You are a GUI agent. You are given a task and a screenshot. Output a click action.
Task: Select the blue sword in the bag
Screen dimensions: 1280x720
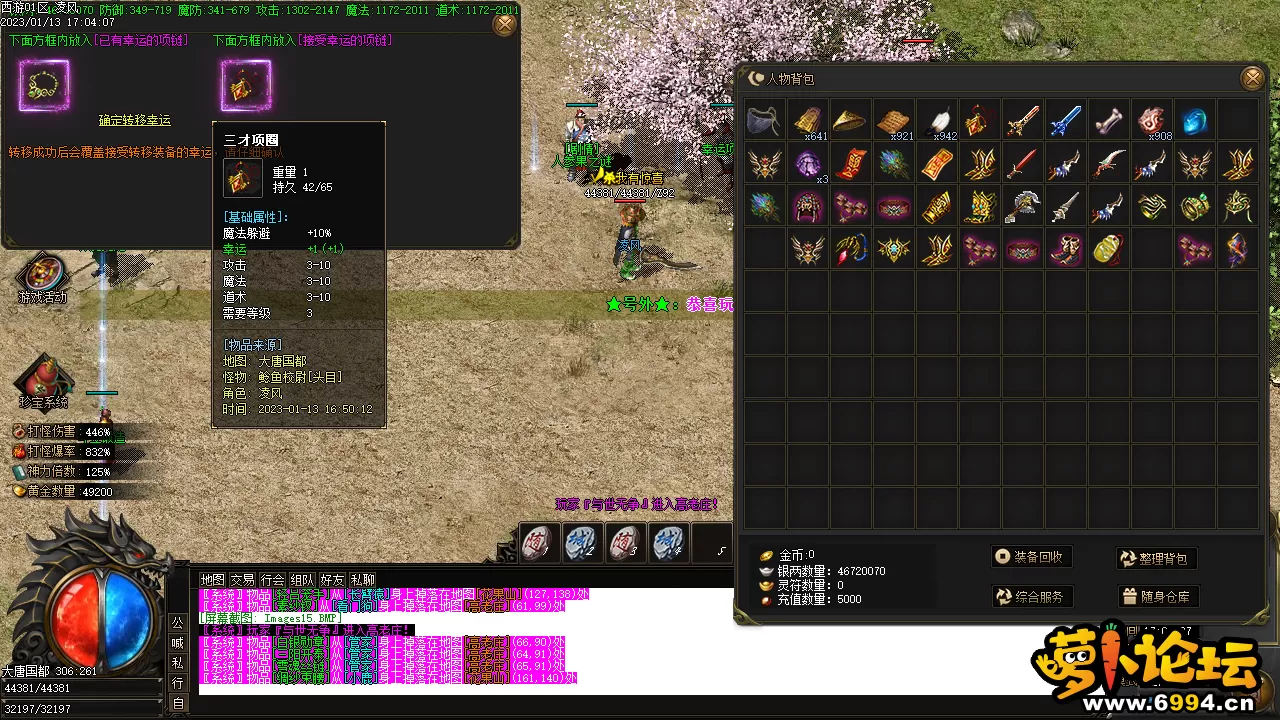tap(1065, 120)
